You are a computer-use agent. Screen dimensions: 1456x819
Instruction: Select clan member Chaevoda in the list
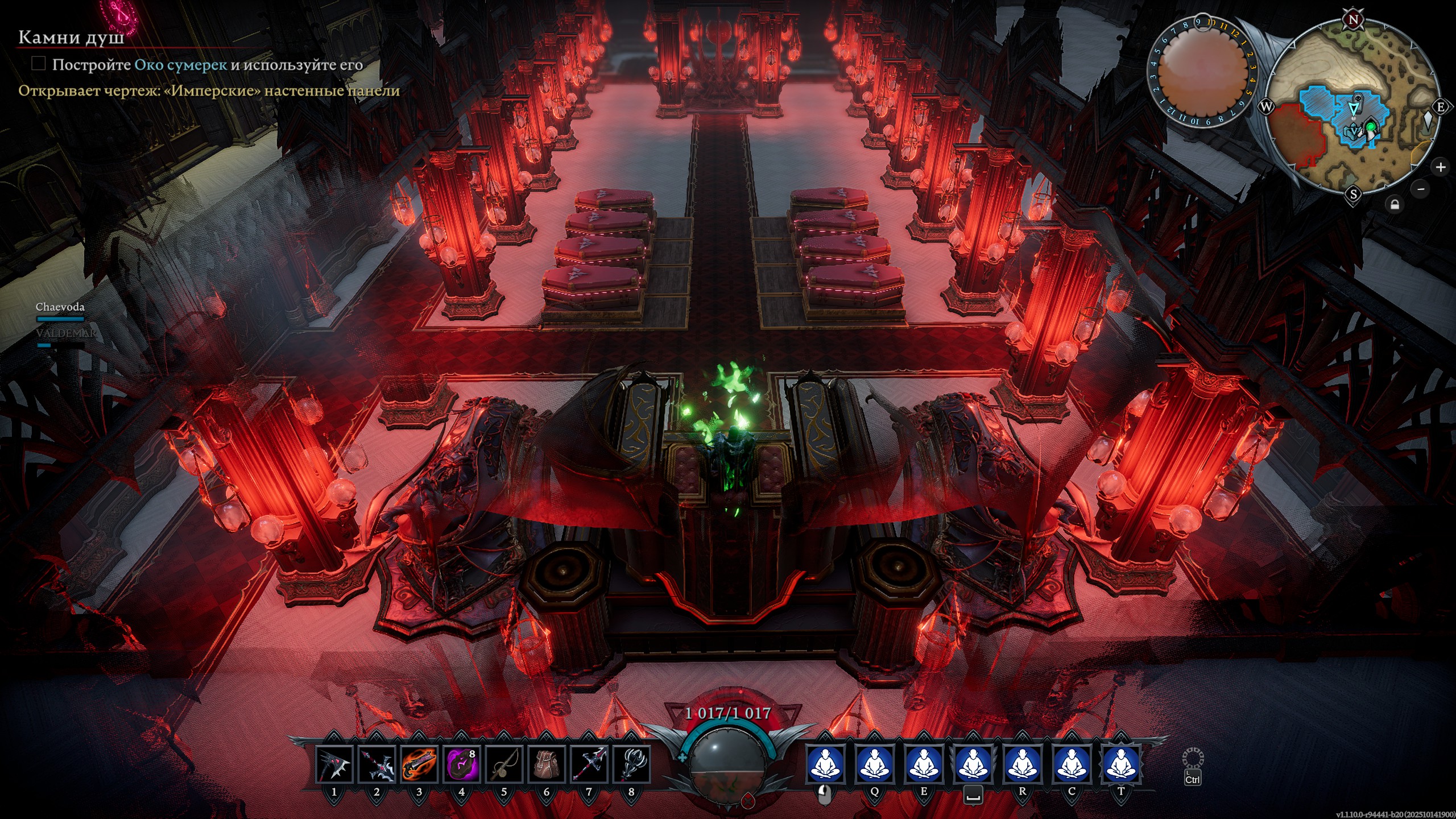click(x=60, y=307)
